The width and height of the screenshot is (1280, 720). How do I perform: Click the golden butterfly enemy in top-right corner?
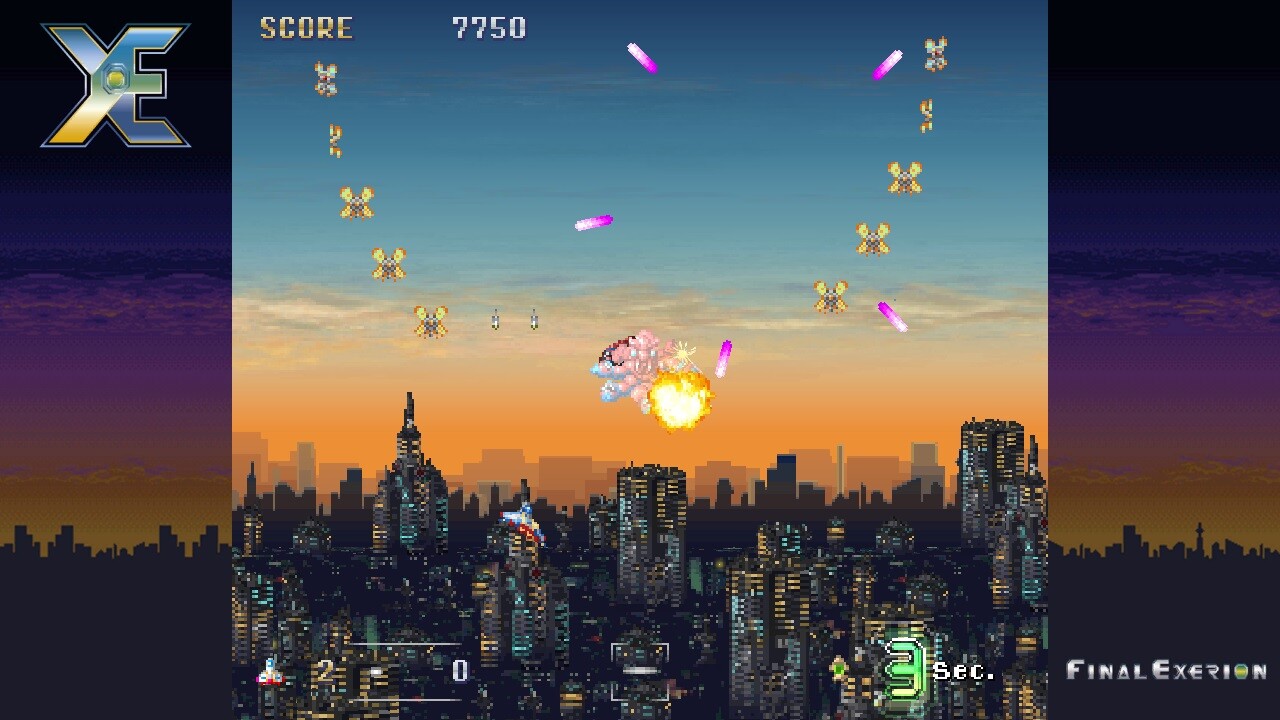point(935,55)
